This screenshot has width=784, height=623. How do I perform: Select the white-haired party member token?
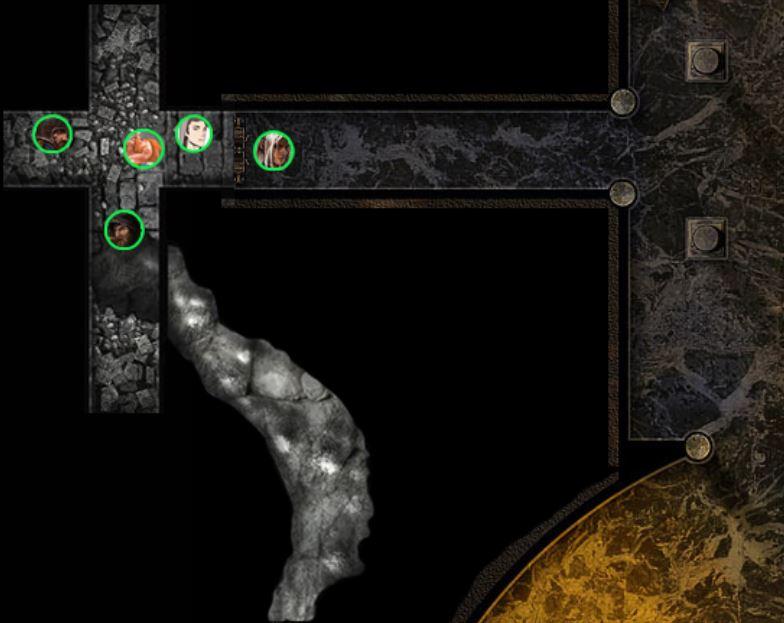coord(273,150)
